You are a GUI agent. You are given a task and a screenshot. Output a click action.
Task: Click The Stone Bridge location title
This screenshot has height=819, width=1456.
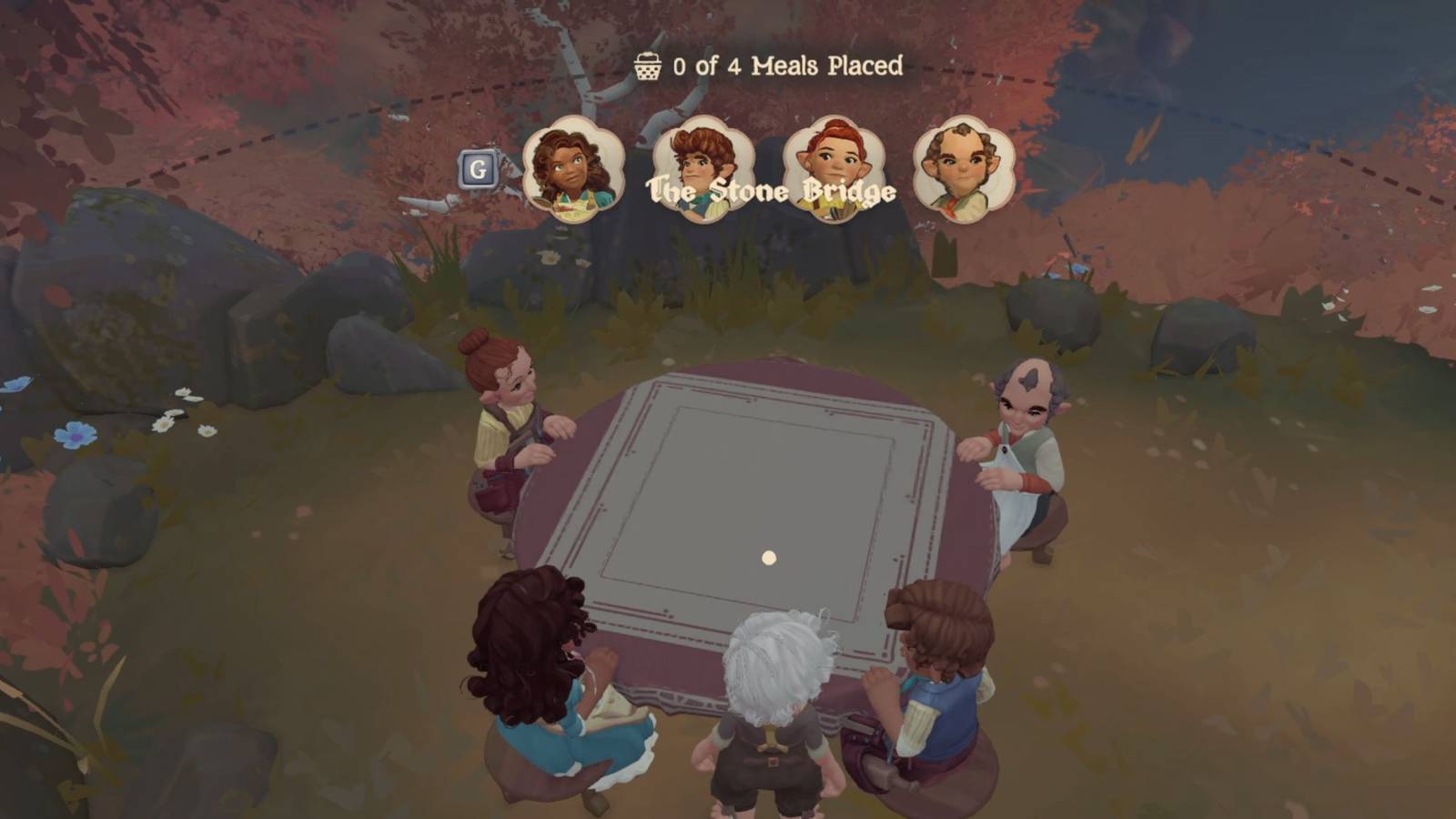pos(769,191)
